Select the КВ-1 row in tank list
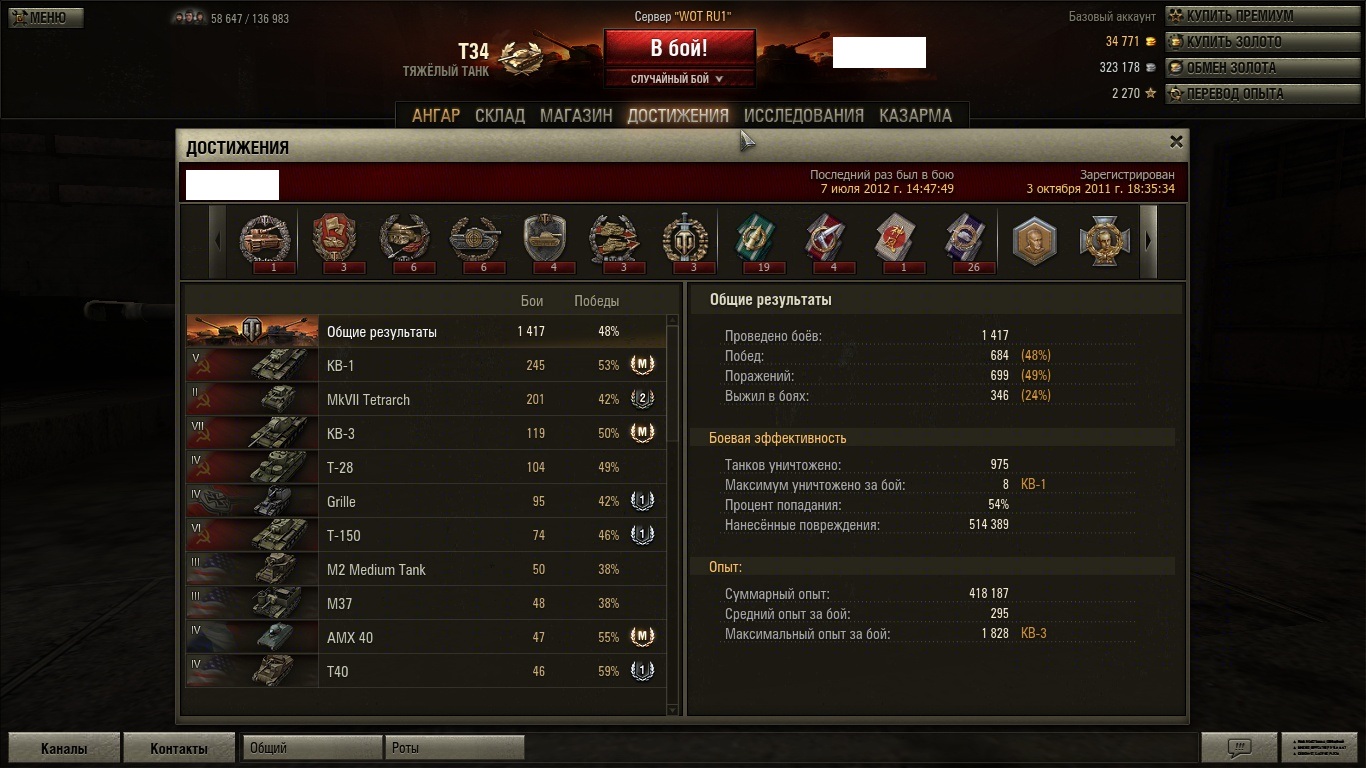 (x=425, y=366)
